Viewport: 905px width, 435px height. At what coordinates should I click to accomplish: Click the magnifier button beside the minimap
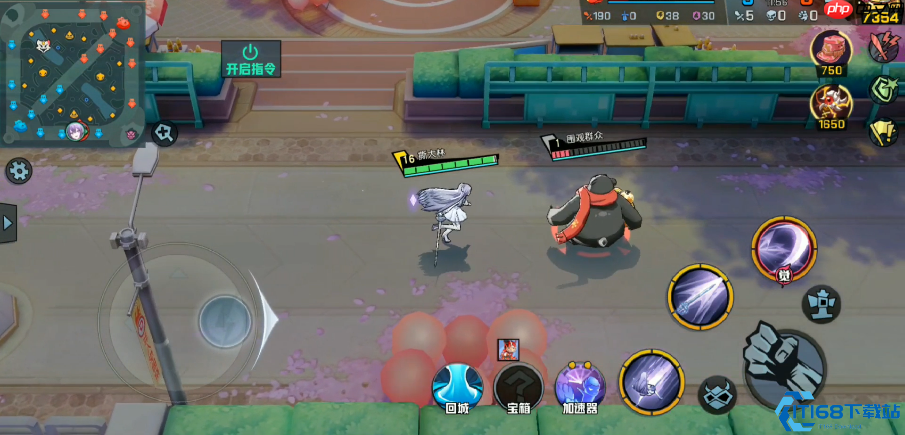[165, 131]
